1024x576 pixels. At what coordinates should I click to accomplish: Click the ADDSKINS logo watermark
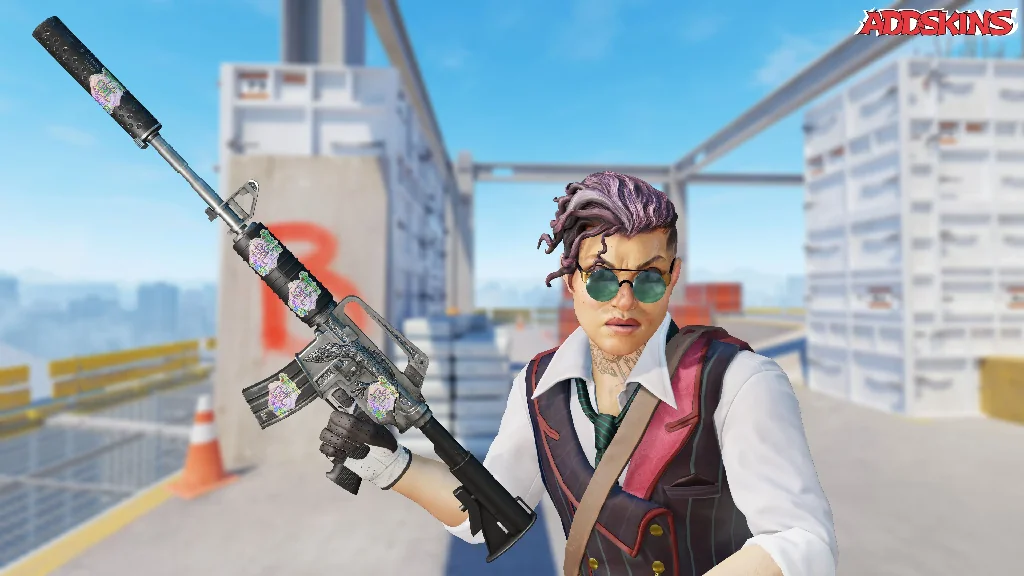(x=936, y=22)
